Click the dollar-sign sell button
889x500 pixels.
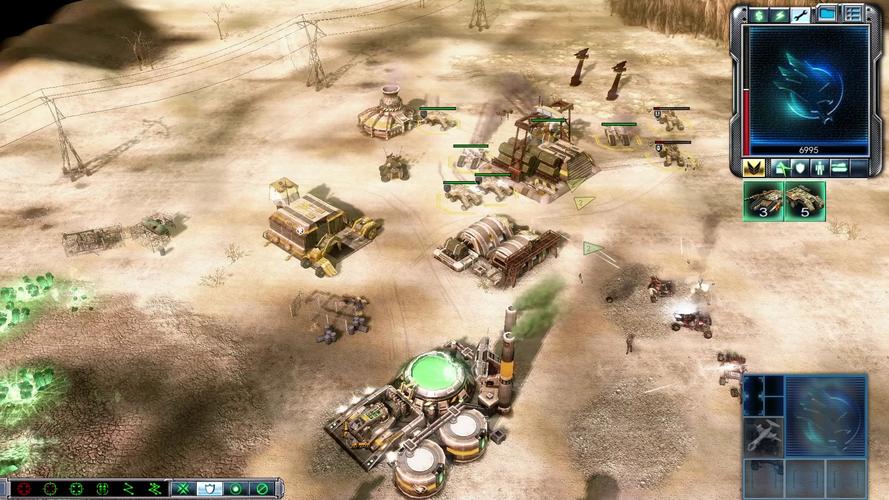[x=759, y=15]
